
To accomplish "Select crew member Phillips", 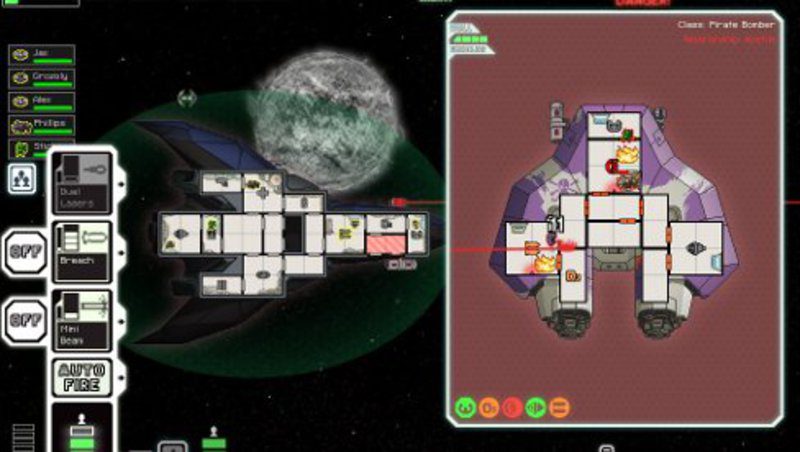I will 42,125.
